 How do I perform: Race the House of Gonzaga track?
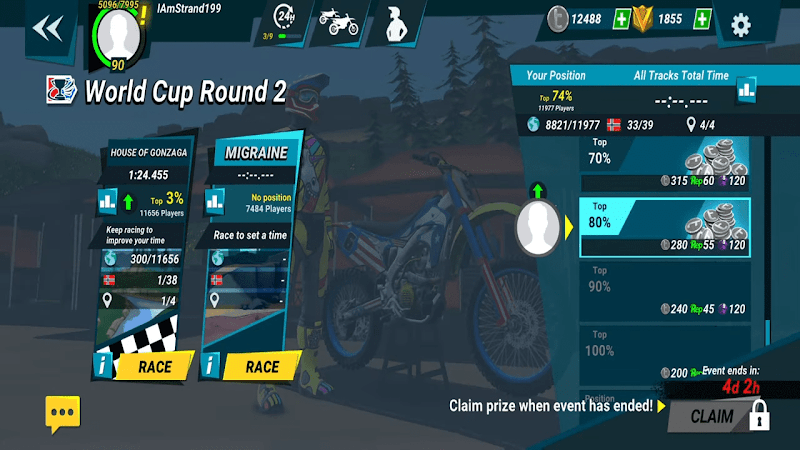click(x=155, y=366)
